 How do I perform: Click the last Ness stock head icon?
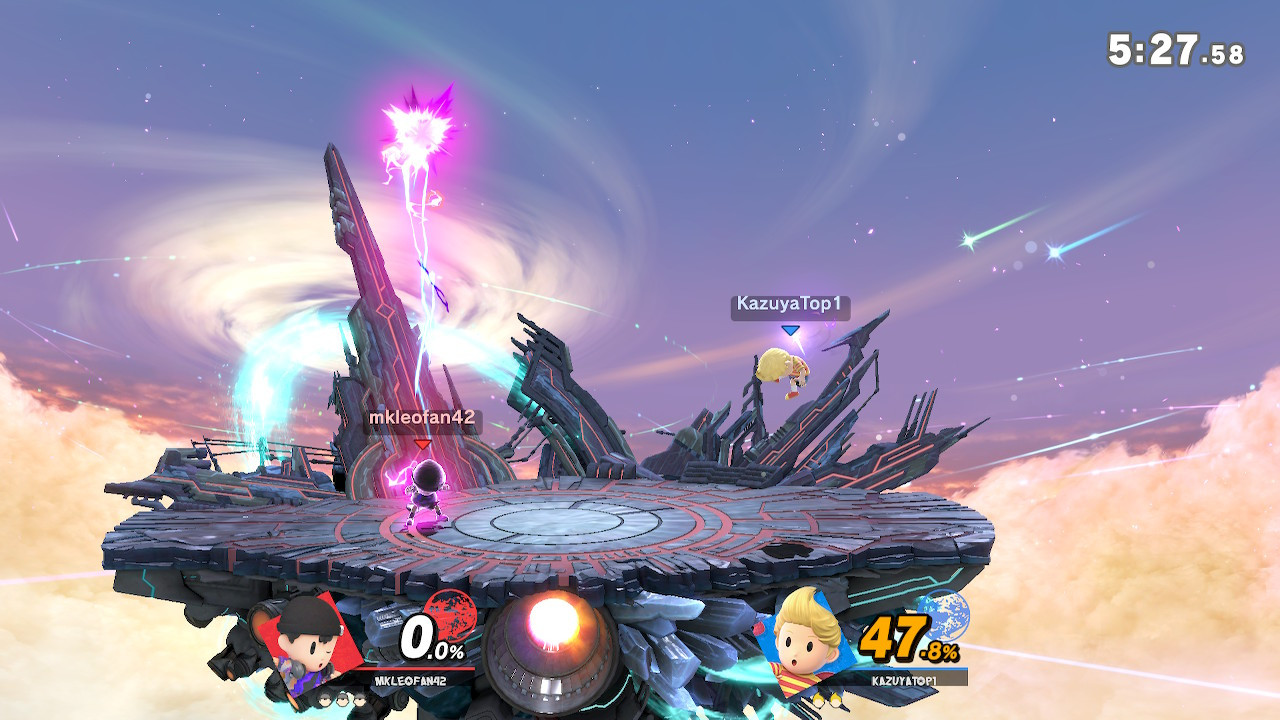359,700
